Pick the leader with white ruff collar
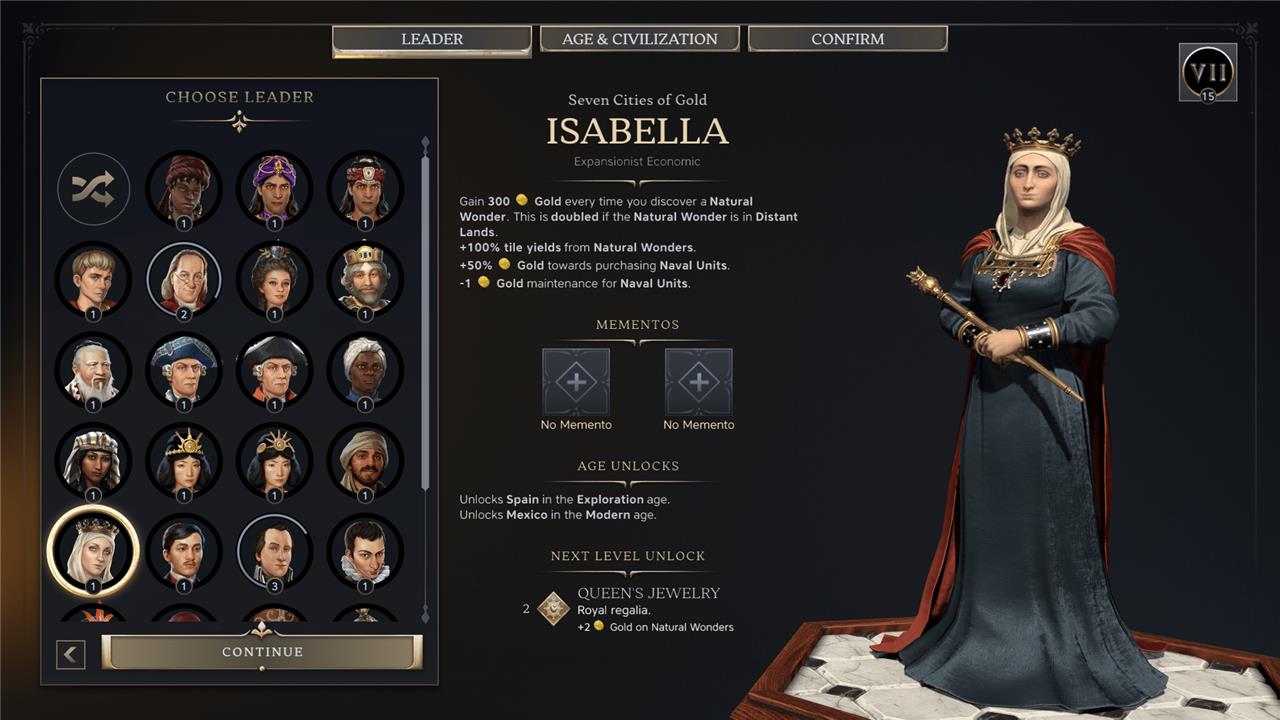This screenshot has width=1280, height=720. [x=365, y=550]
